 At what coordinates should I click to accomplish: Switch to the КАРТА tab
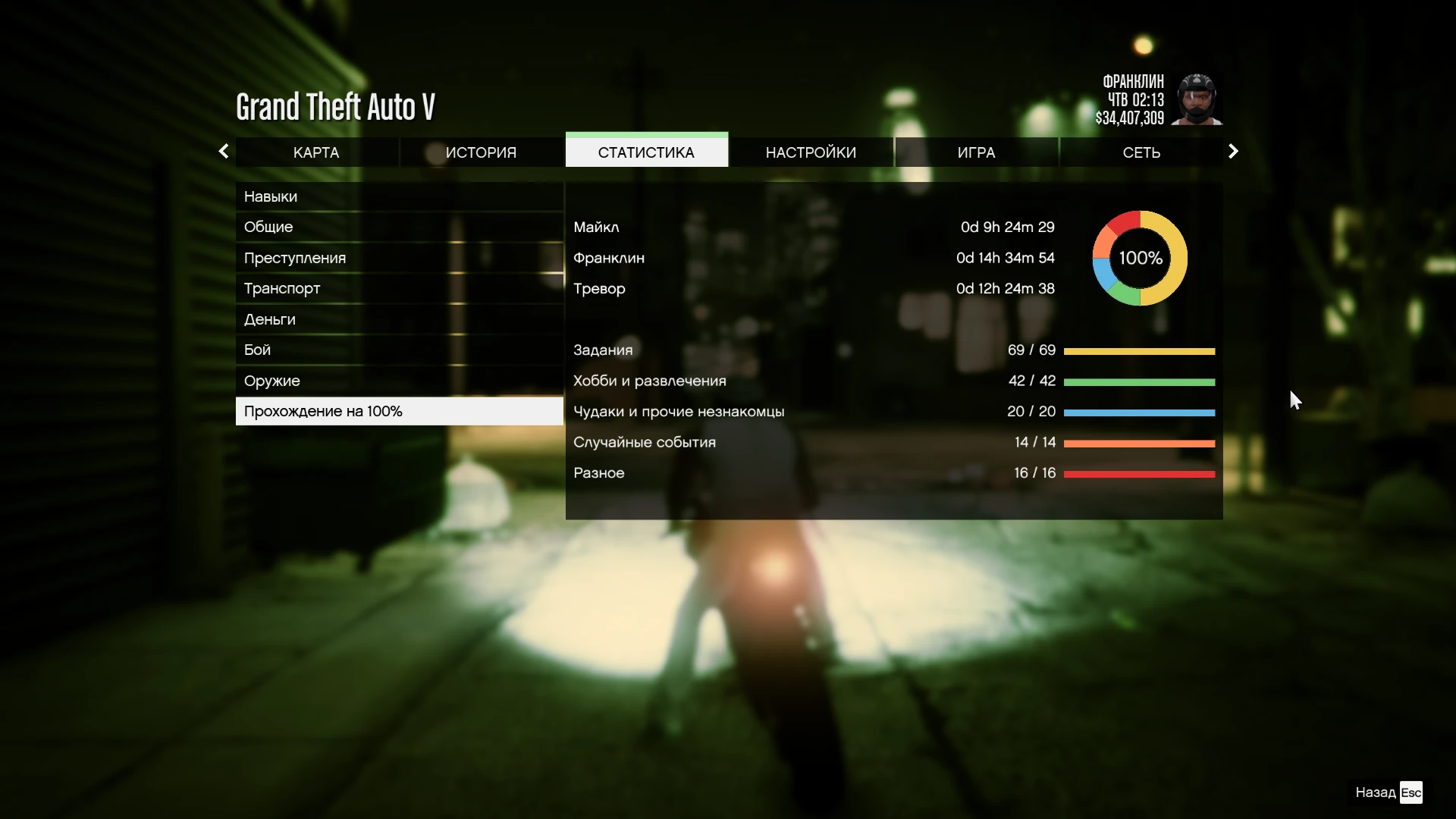pyautogui.click(x=315, y=152)
